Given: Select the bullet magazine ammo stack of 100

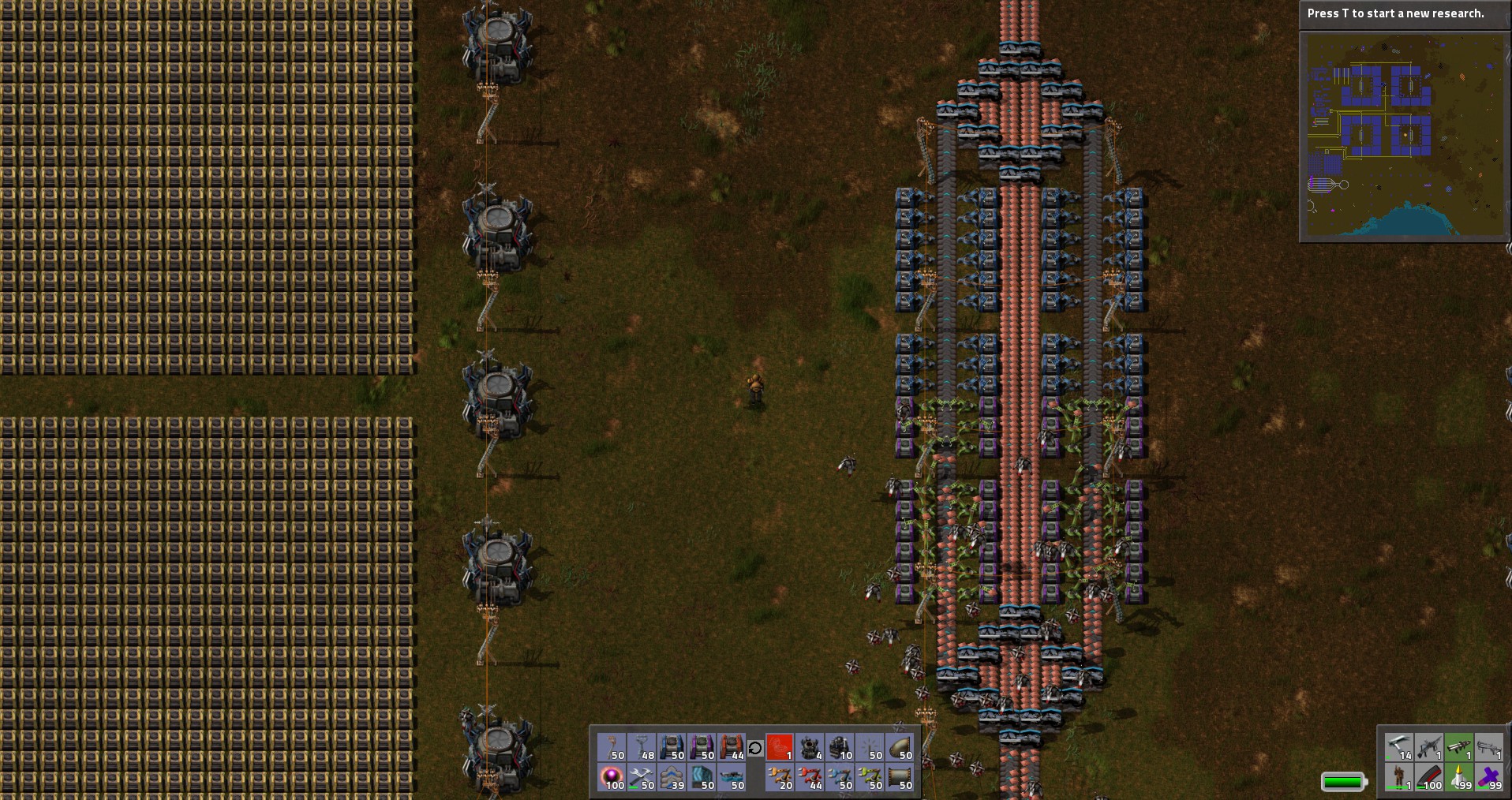Looking at the screenshot, I should [x=1429, y=777].
